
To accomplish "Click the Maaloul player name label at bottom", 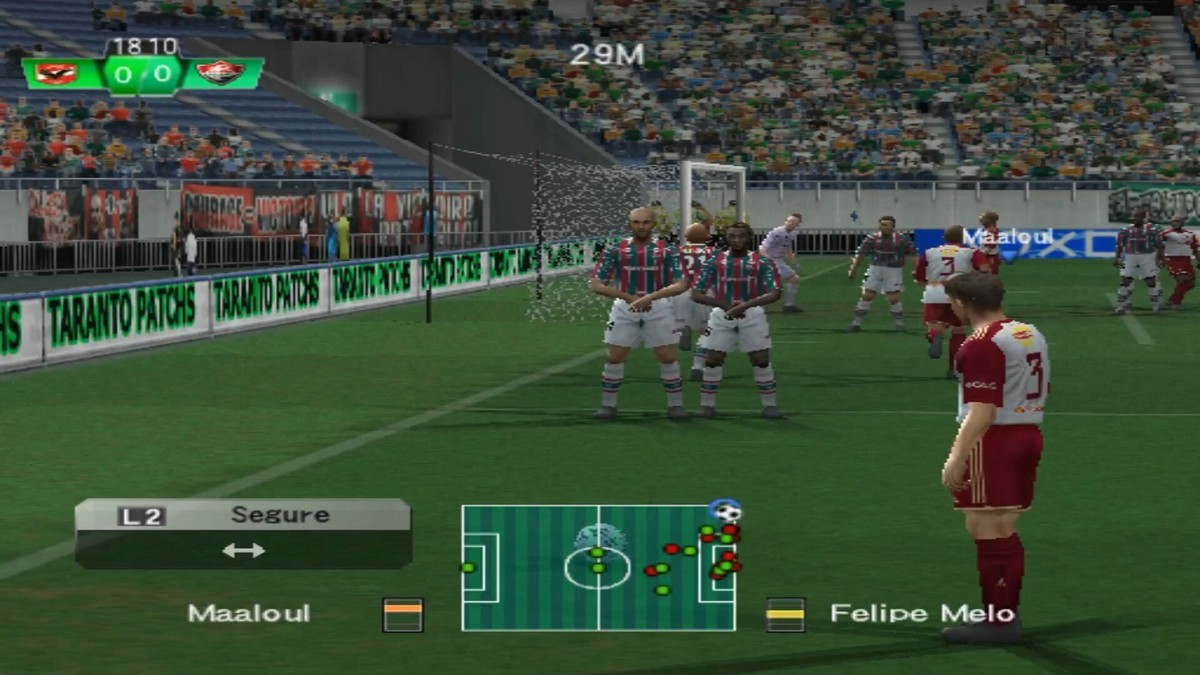I will point(249,614).
